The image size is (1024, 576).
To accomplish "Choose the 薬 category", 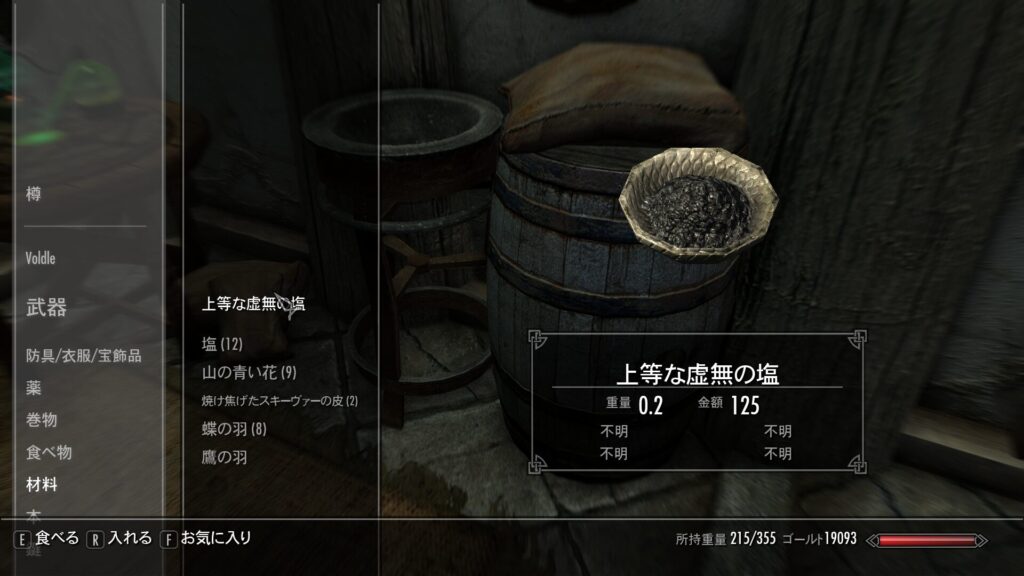I will point(34,387).
